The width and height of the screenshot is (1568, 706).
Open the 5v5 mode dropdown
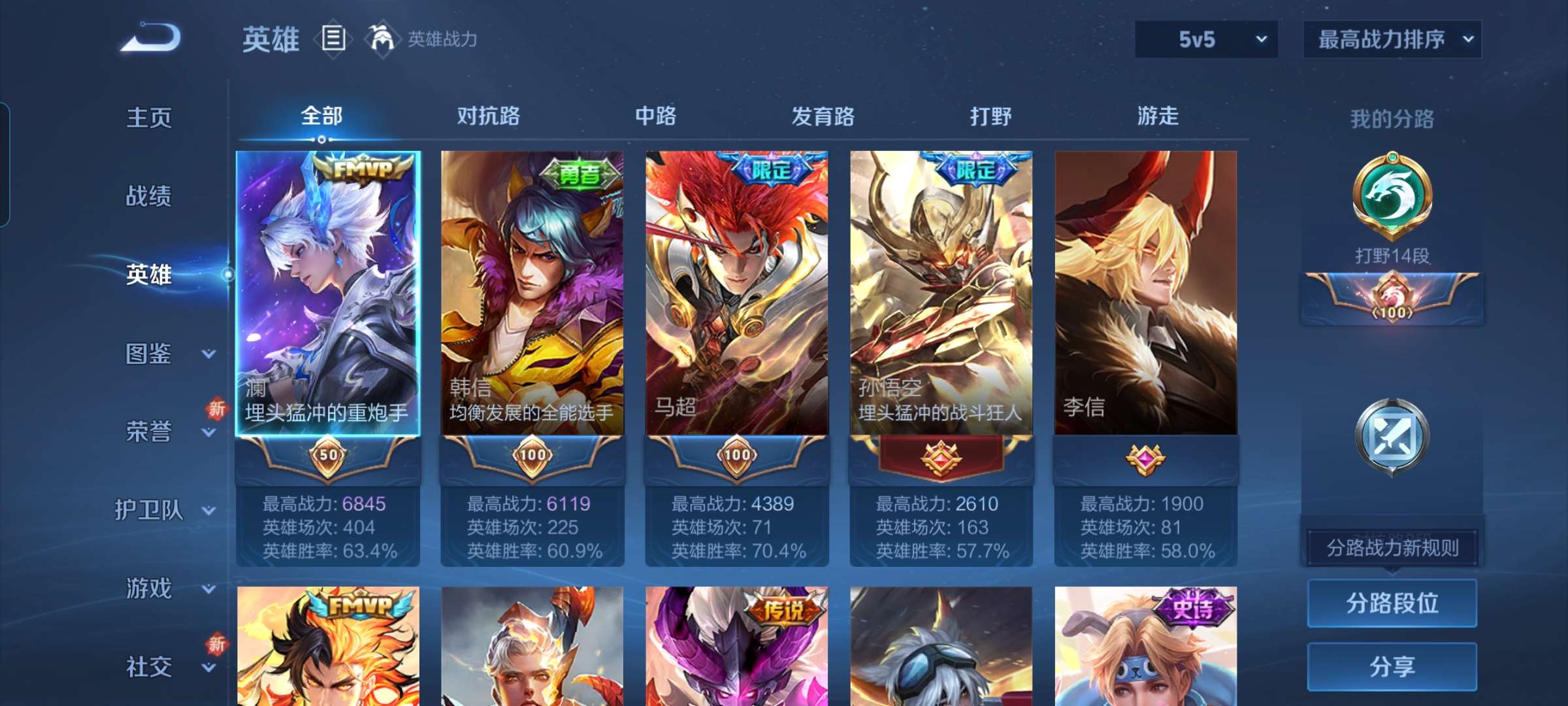tap(1205, 40)
